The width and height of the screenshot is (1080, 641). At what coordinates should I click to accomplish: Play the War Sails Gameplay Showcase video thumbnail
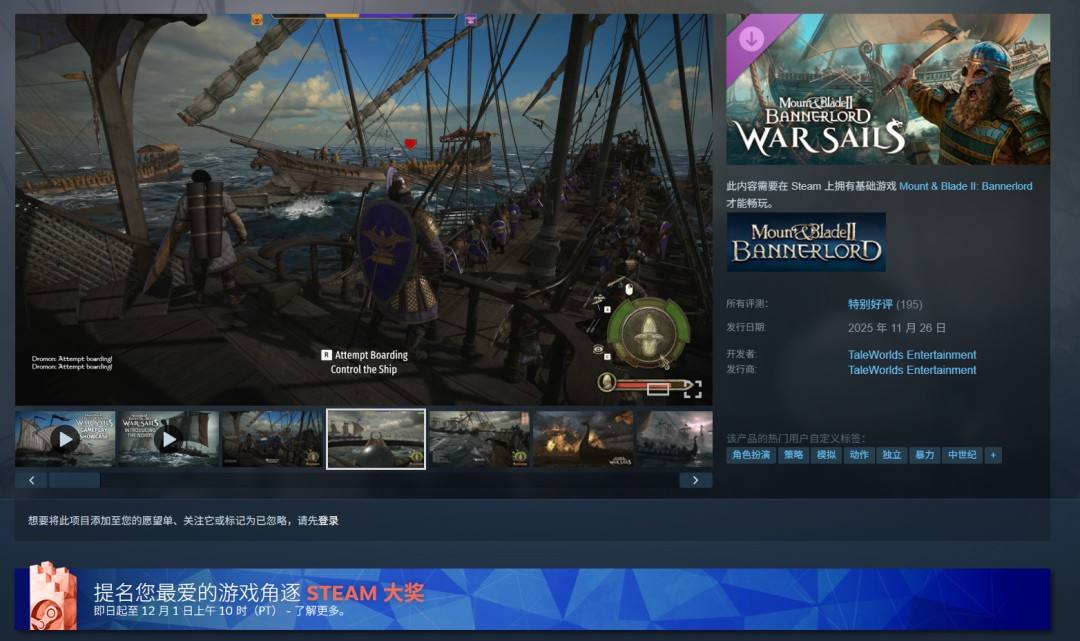tap(65, 438)
